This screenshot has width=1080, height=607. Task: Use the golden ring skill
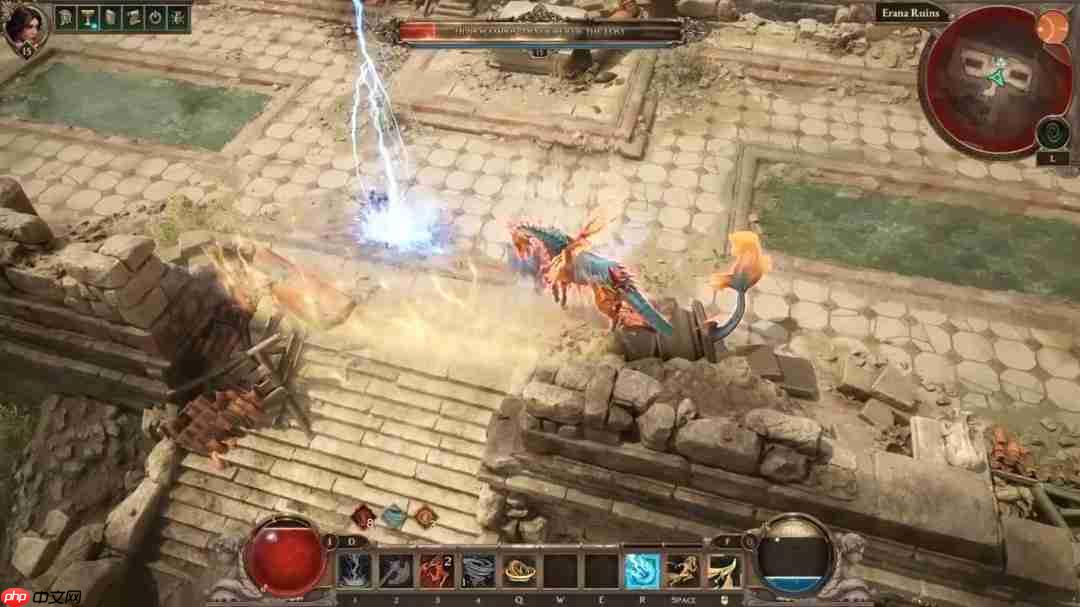519,570
